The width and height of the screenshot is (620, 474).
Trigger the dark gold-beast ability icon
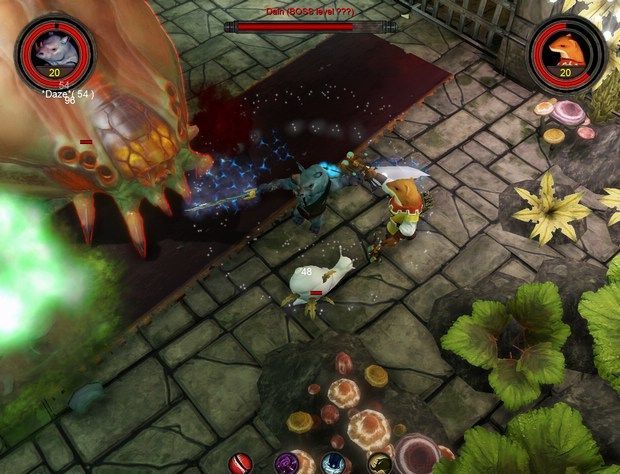pyautogui.click(x=380, y=464)
